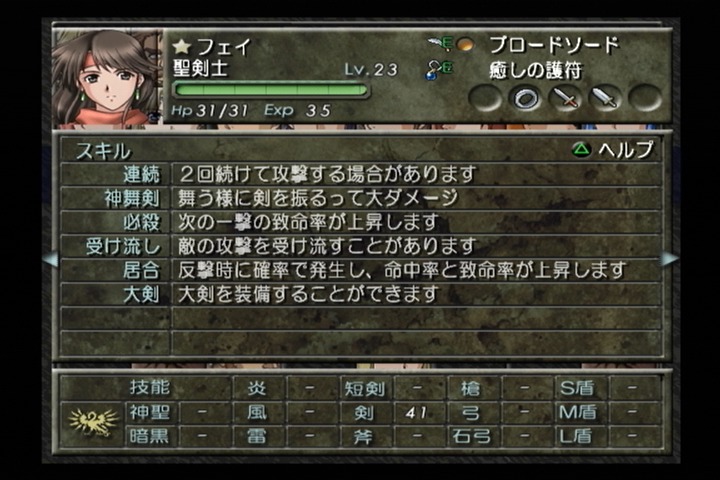
Task: Select the 必殺 skill row
Action: pos(137,222)
